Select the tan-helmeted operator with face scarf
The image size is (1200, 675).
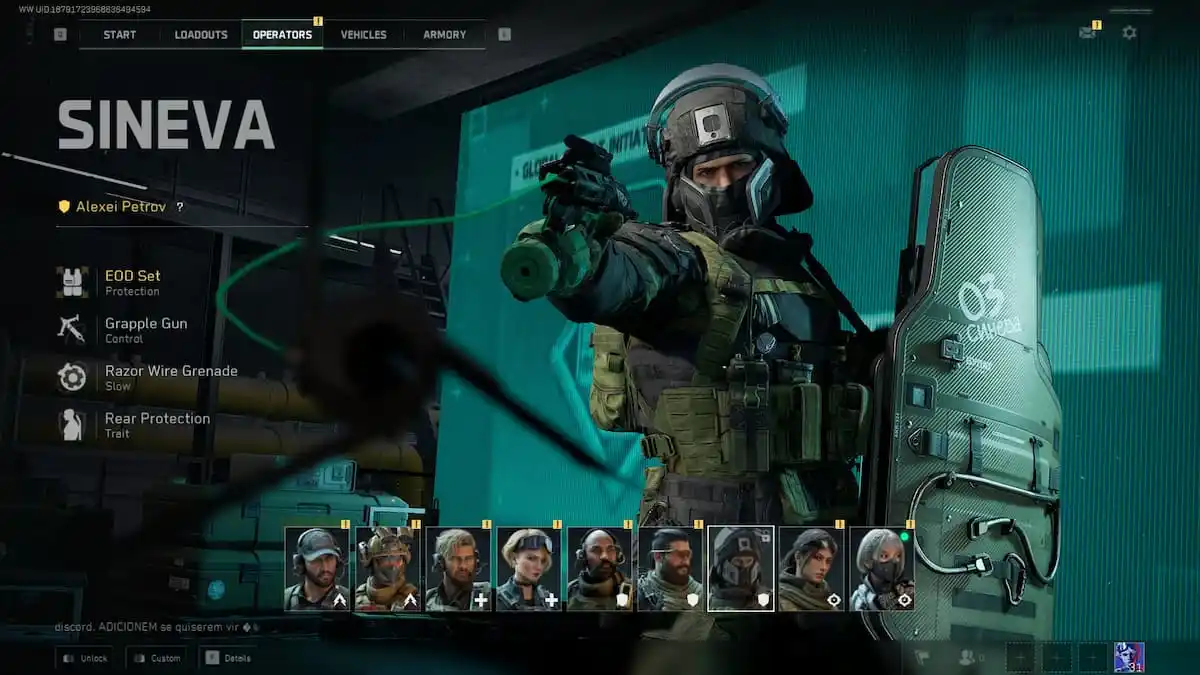(387, 569)
